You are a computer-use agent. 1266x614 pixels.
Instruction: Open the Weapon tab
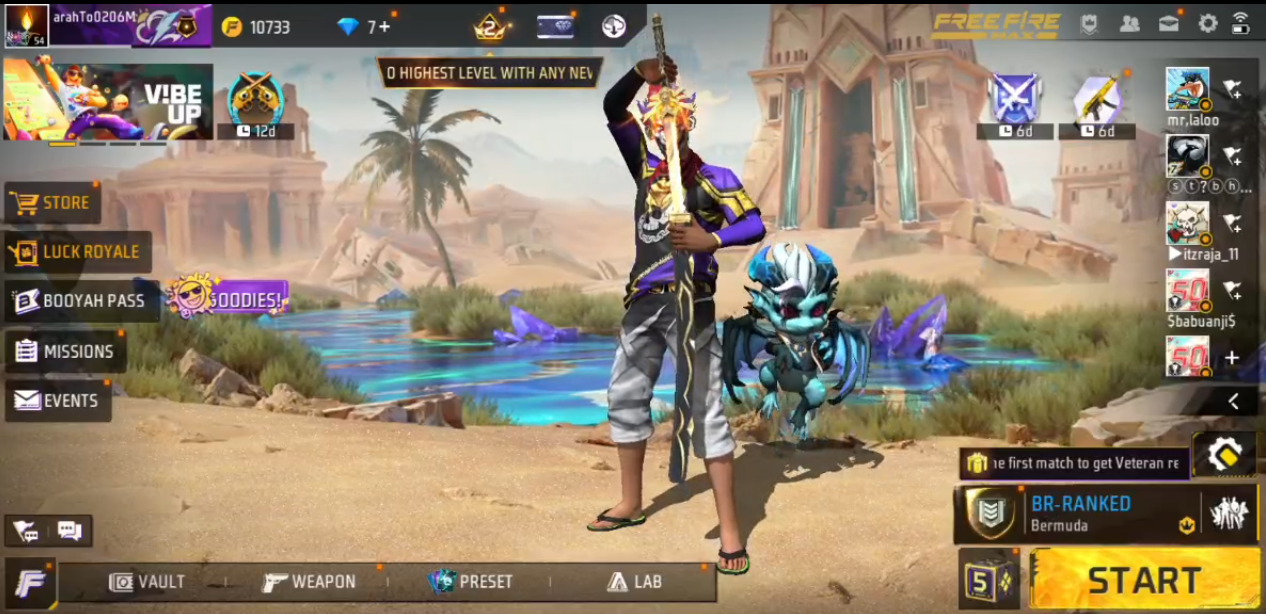click(309, 582)
